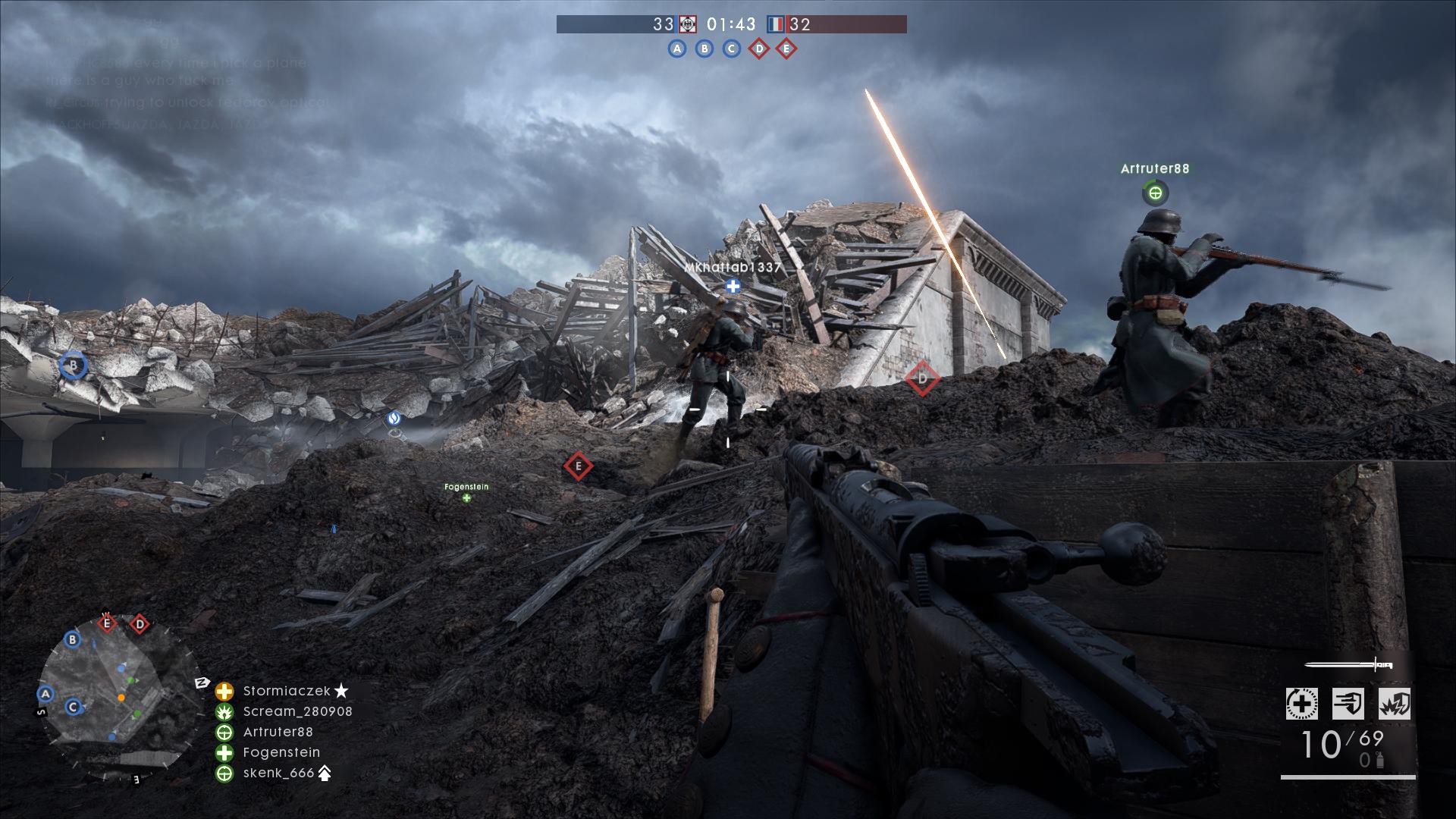
Task: Select objective C in the top flag row
Action: 731,49
